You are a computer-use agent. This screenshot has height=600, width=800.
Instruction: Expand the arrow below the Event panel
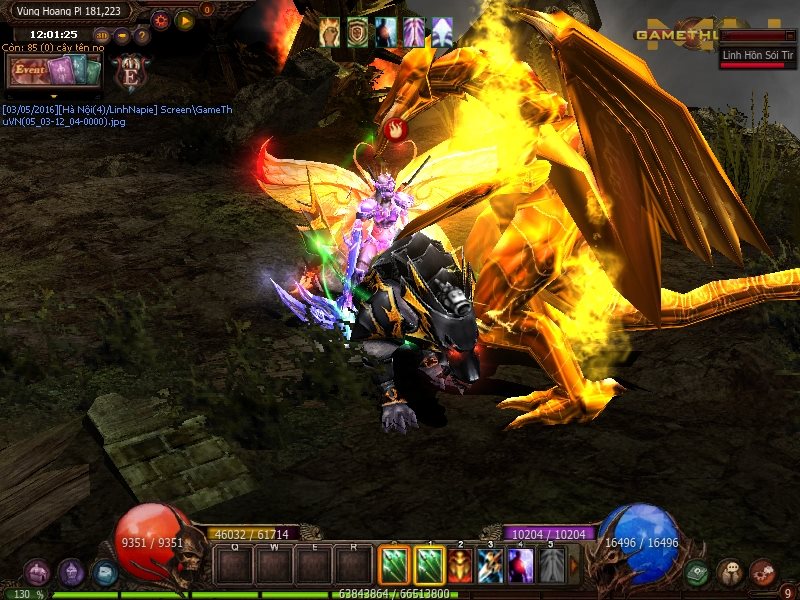click(54, 97)
